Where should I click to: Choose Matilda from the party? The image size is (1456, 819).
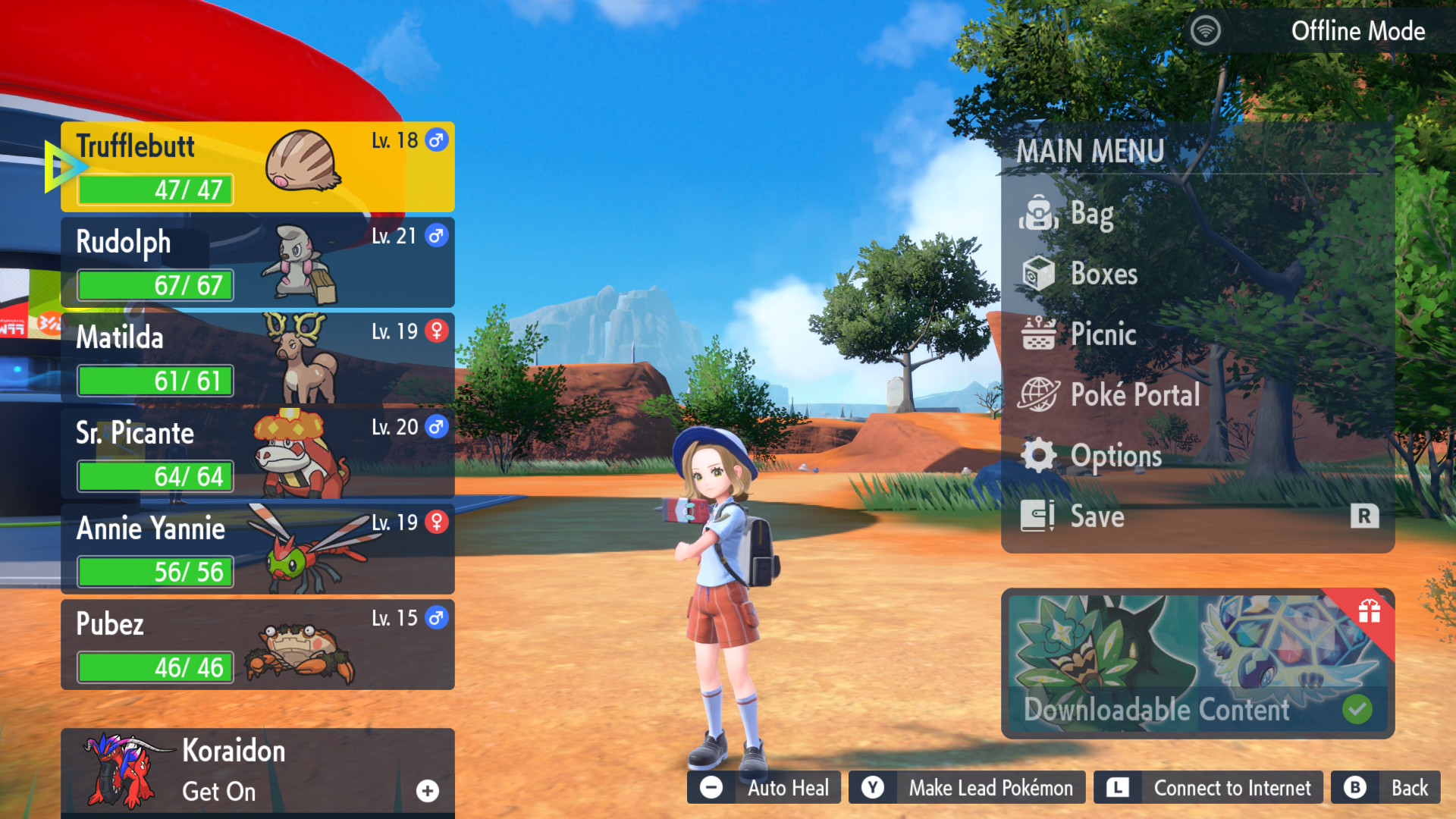click(x=258, y=358)
